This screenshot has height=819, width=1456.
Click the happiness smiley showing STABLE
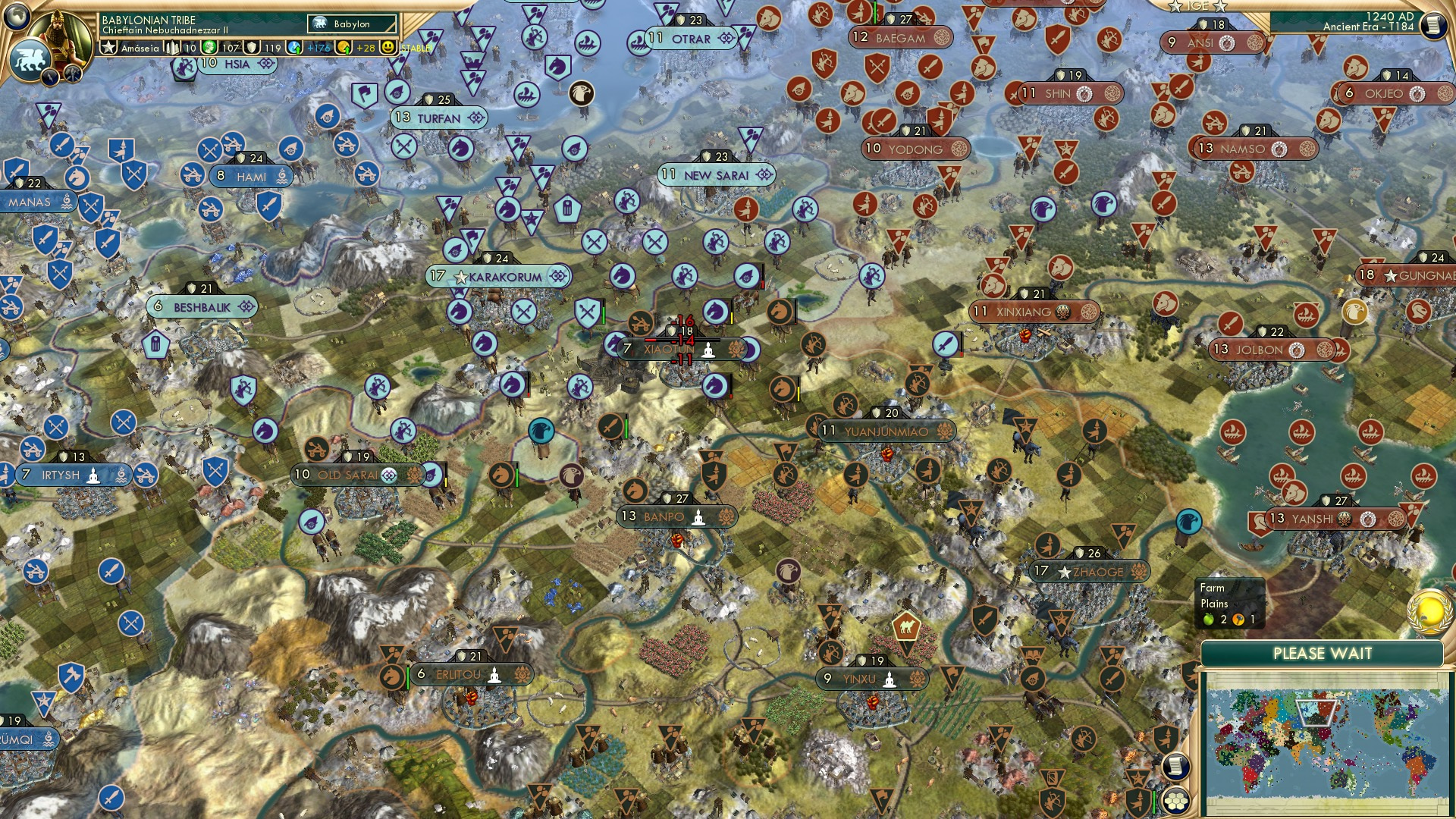point(388,48)
